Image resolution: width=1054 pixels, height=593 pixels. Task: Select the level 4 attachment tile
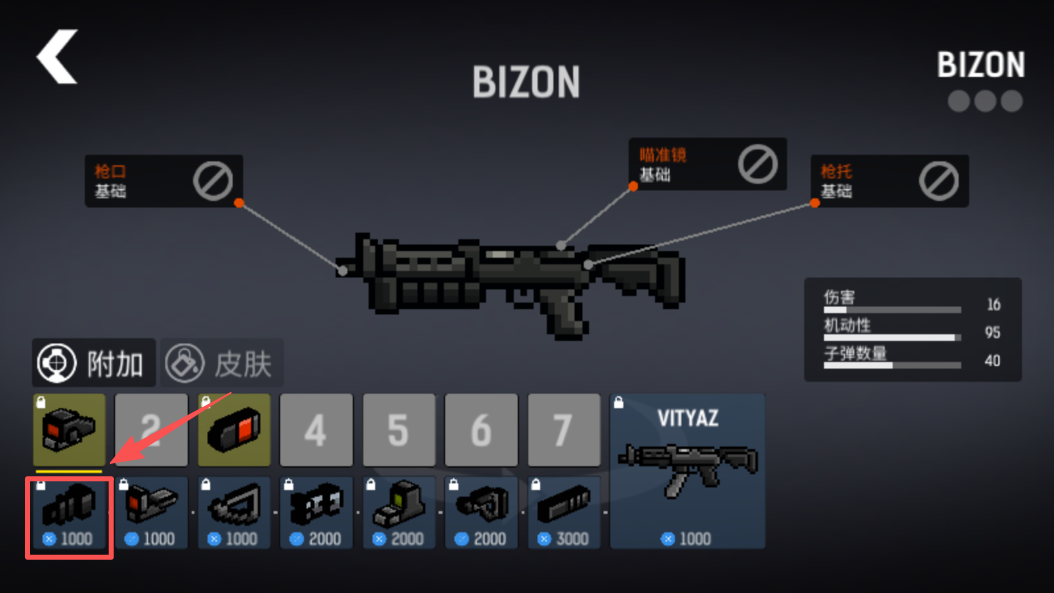(316, 430)
